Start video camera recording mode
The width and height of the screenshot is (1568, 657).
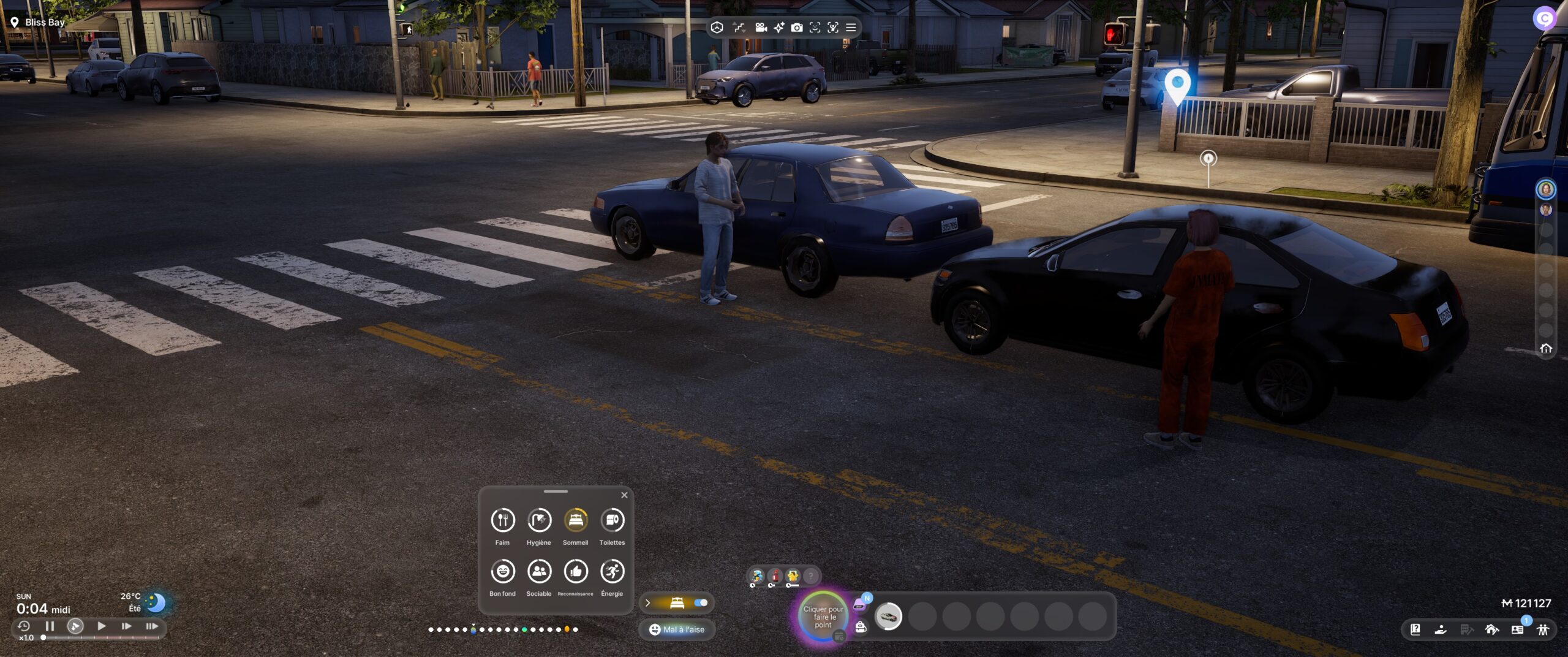(761, 28)
